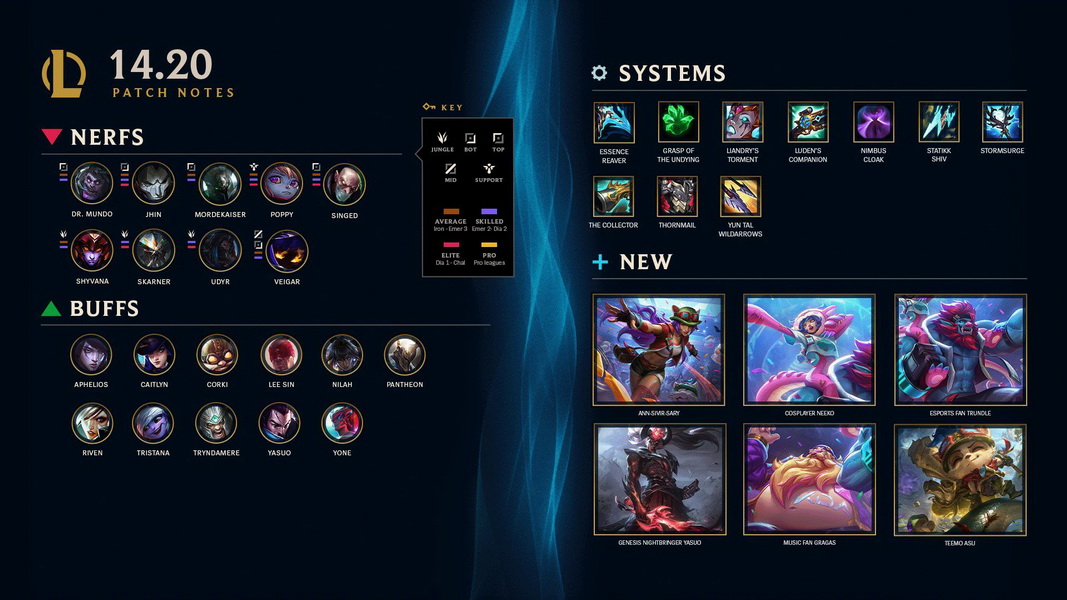Select the Skarner champion portrait

[x=154, y=251]
